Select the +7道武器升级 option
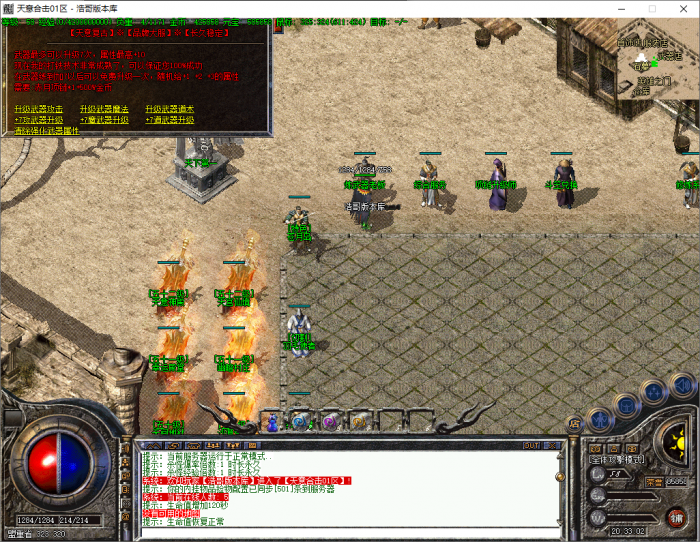 pos(170,119)
